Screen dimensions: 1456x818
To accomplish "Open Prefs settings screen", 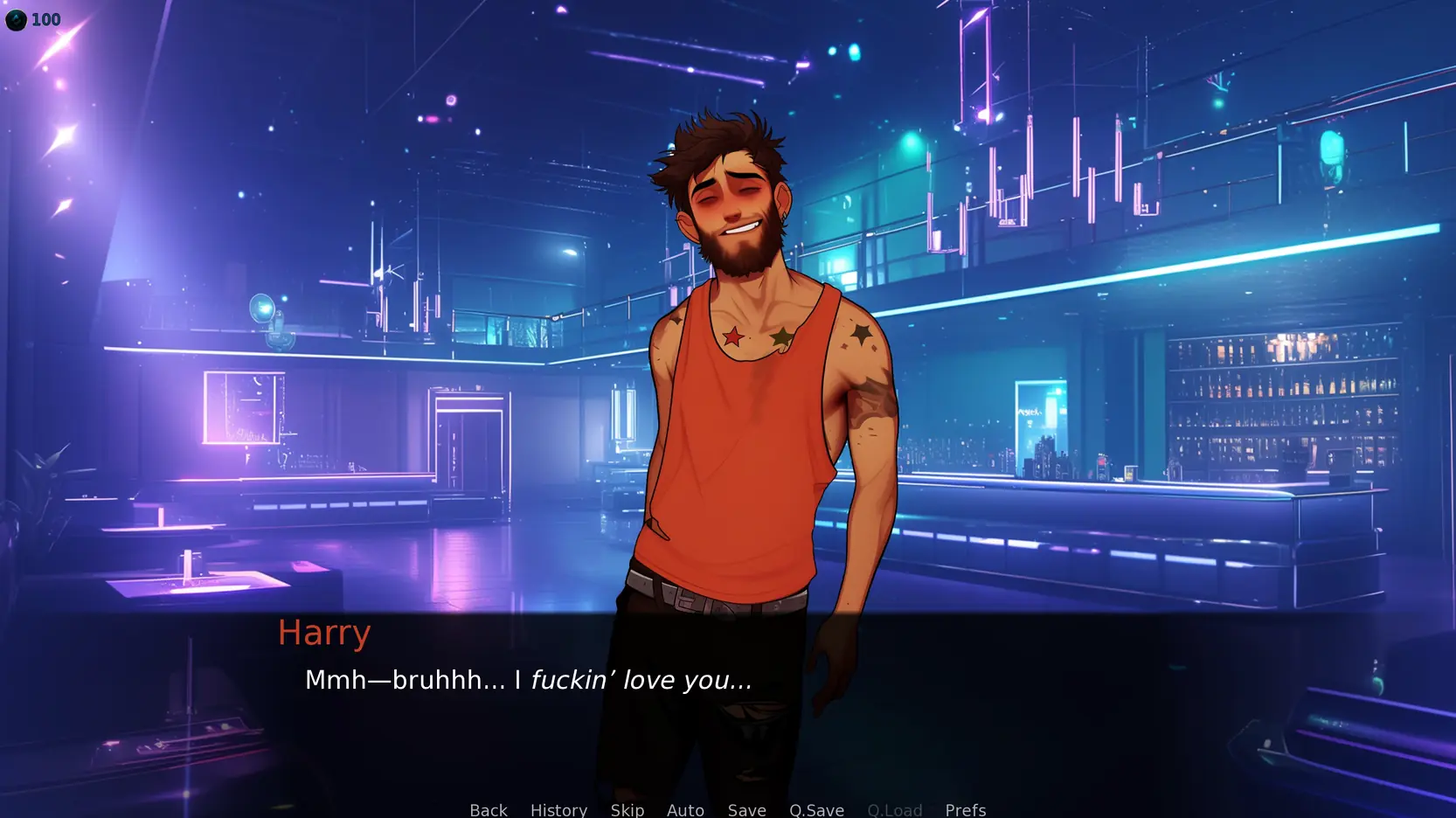I will click(965, 809).
